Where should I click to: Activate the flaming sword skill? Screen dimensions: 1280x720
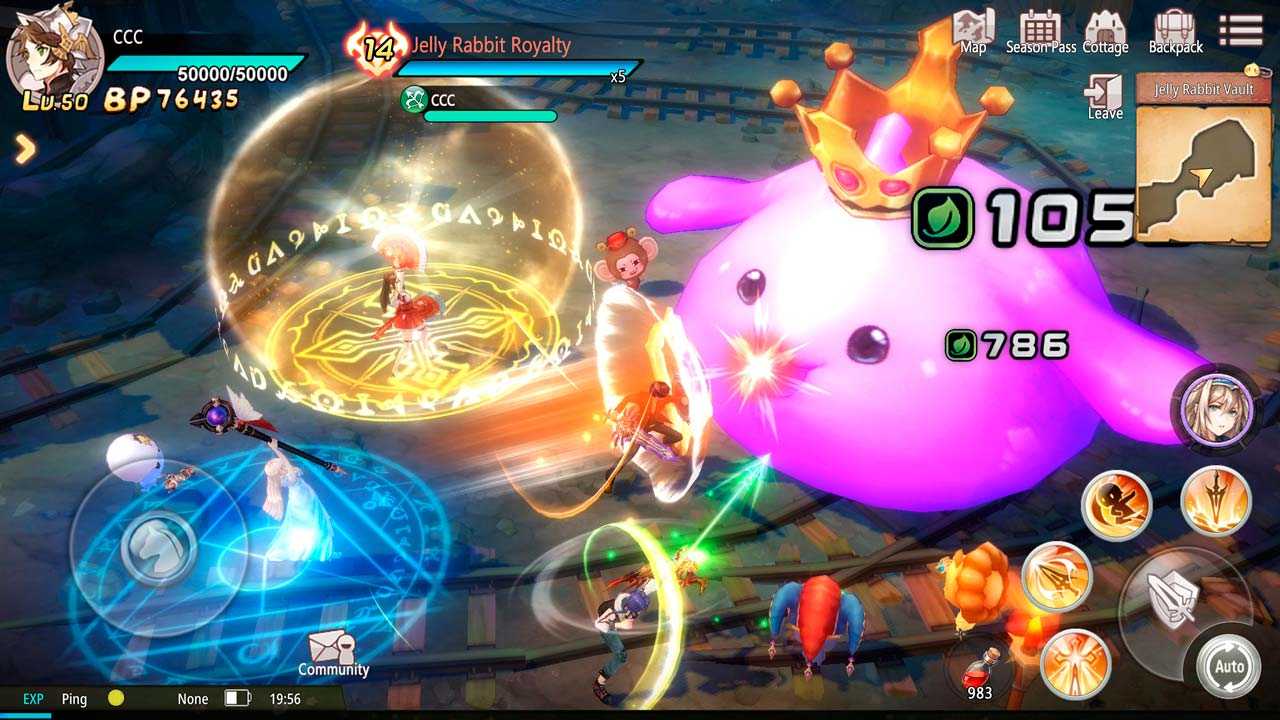(x=1216, y=502)
